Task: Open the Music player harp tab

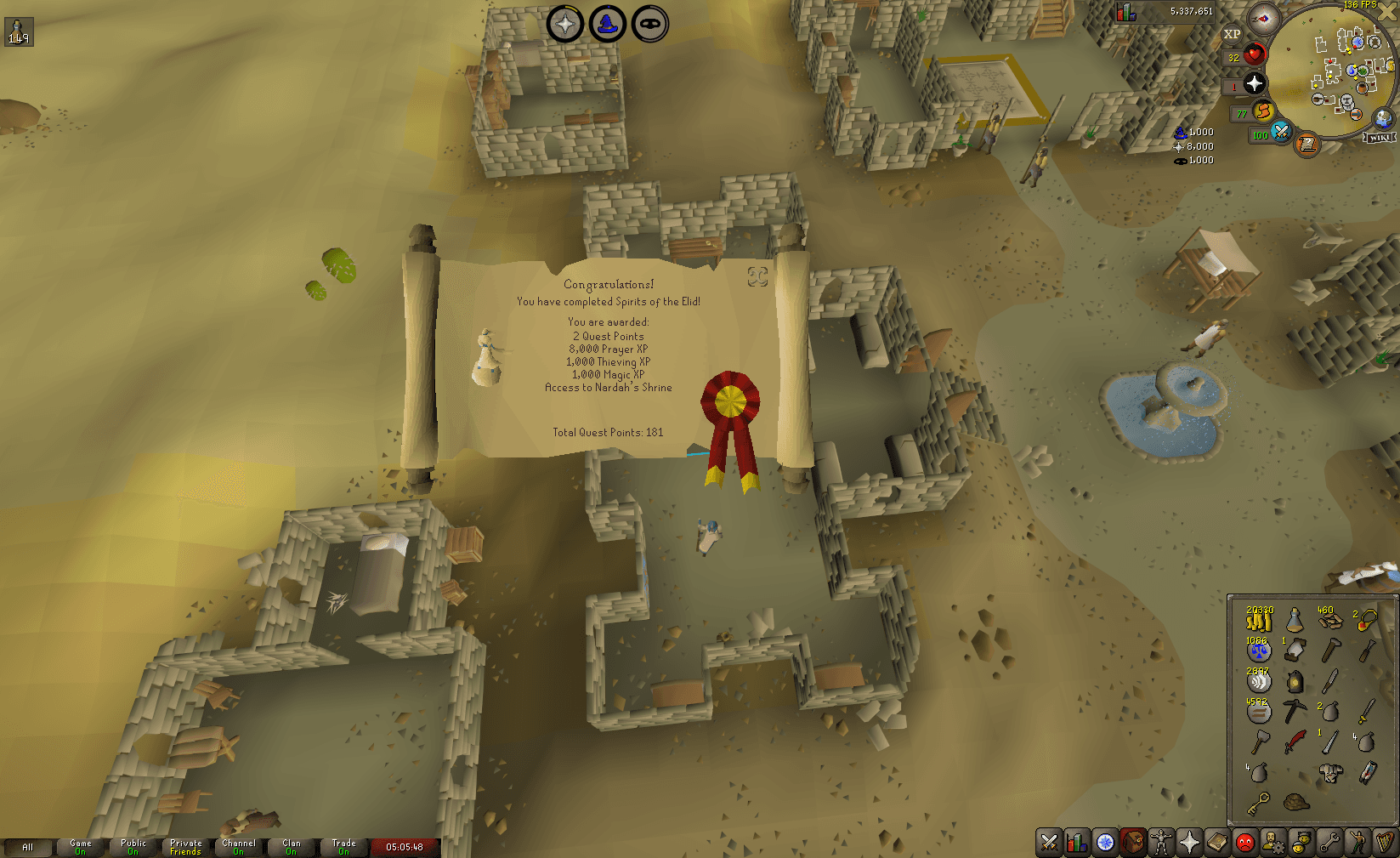Action: coord(1386,842)
